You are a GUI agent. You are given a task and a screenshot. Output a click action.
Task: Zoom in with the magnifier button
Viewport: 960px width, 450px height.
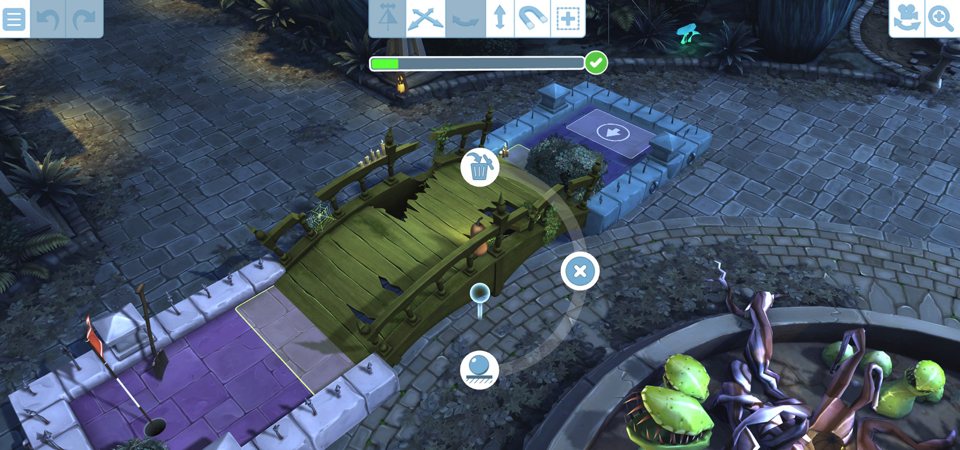pos(941,19)
